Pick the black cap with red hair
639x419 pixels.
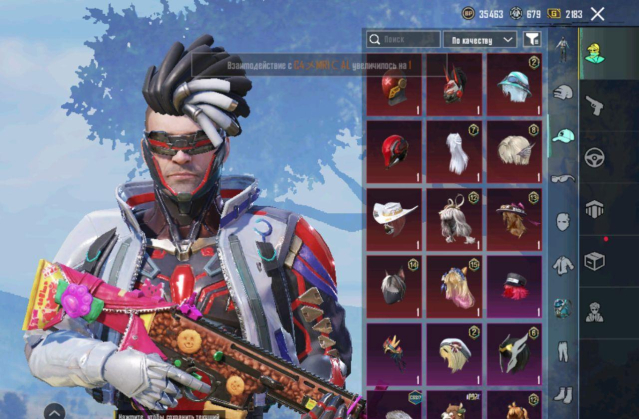(513, 286)
